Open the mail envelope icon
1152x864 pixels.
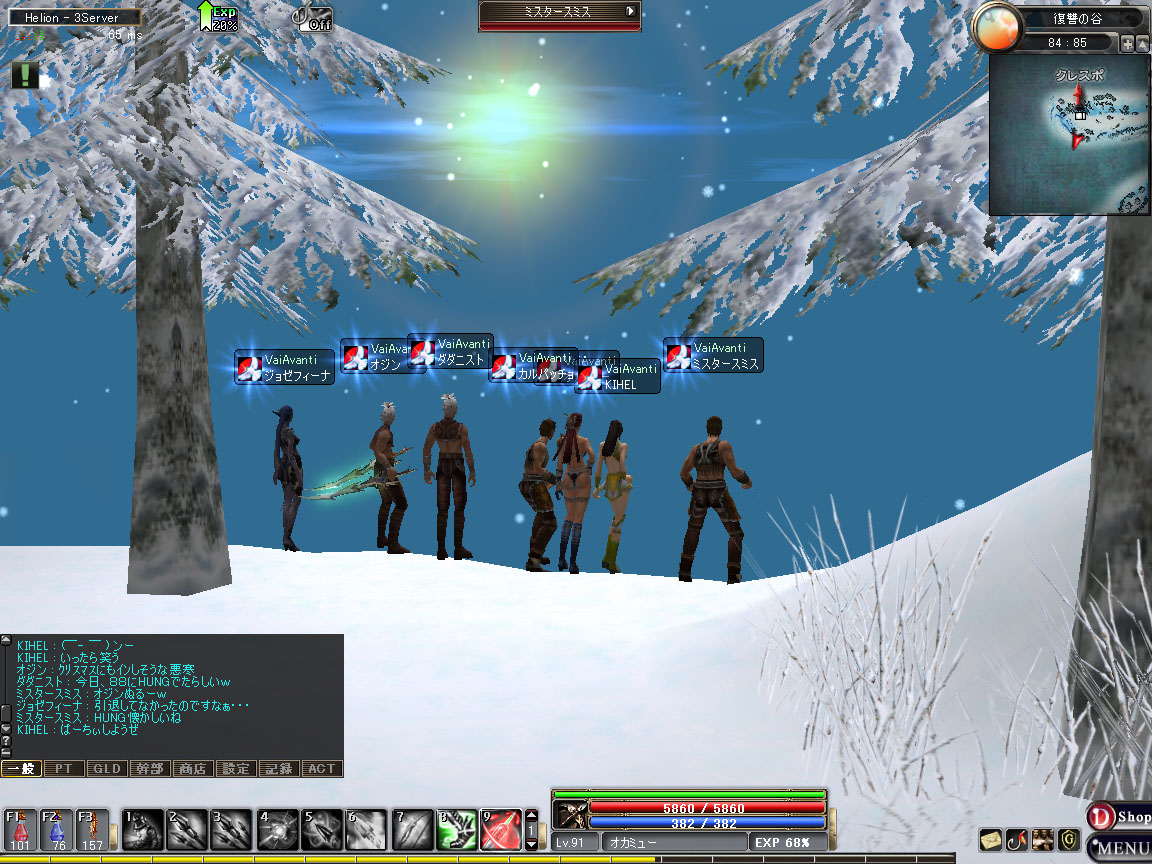(991, 839)
